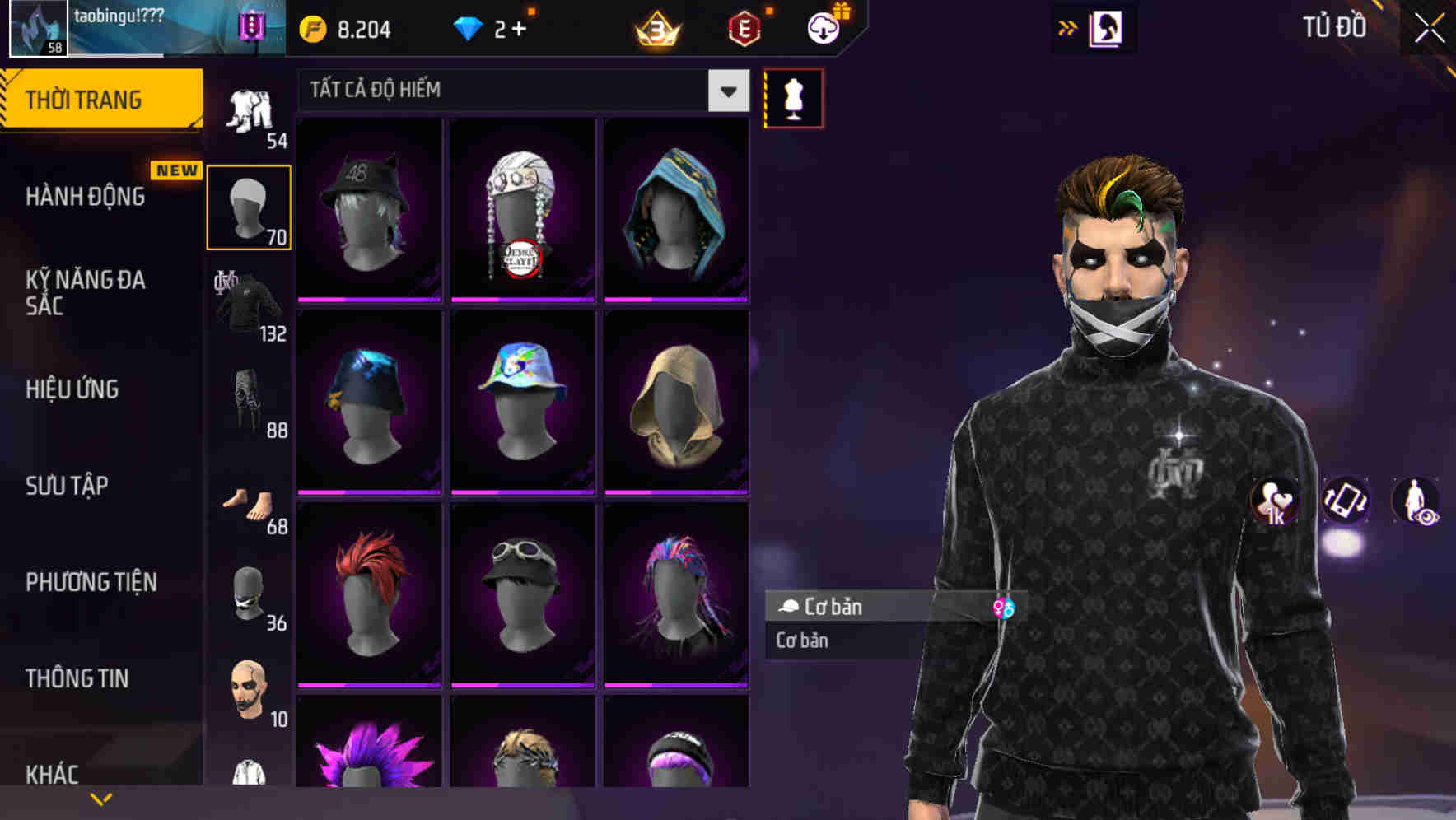Click the mannequin preset icon beside the rarity dropdown

pyautogui.click(x=793, y=97)
